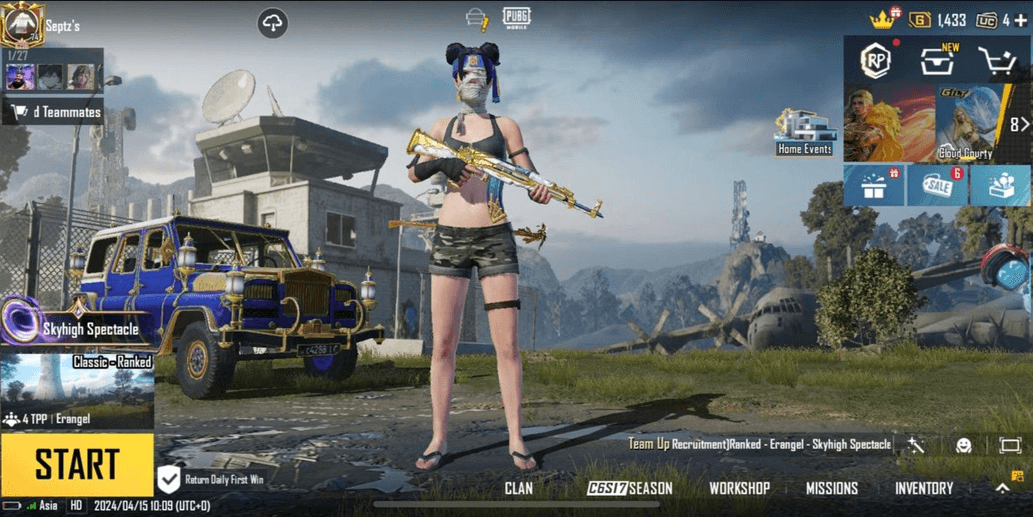Open the CLAN menu
The width and height of the screenshot is (1033, 517).
pos(519,488)
